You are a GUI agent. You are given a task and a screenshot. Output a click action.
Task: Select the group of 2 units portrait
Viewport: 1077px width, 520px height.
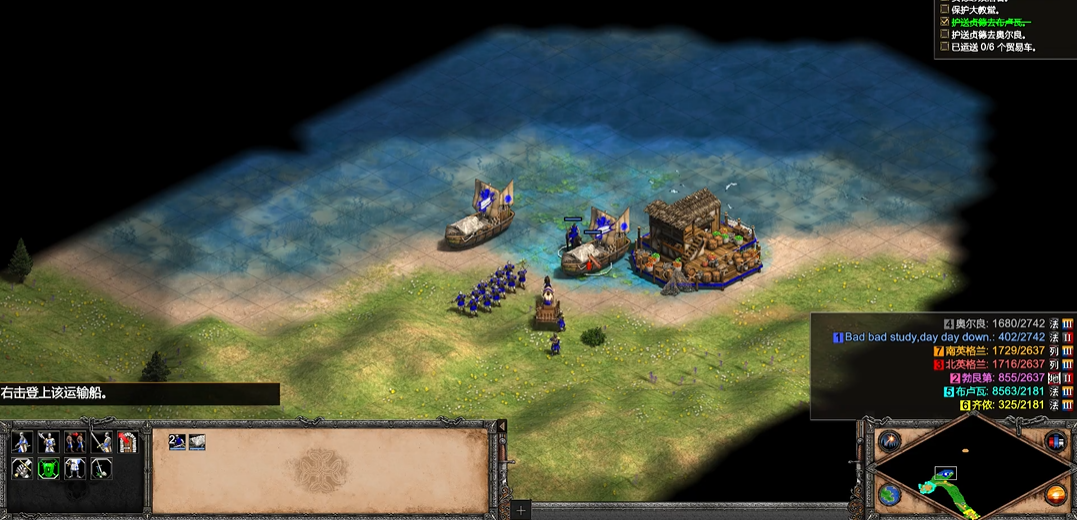point(177,442)
